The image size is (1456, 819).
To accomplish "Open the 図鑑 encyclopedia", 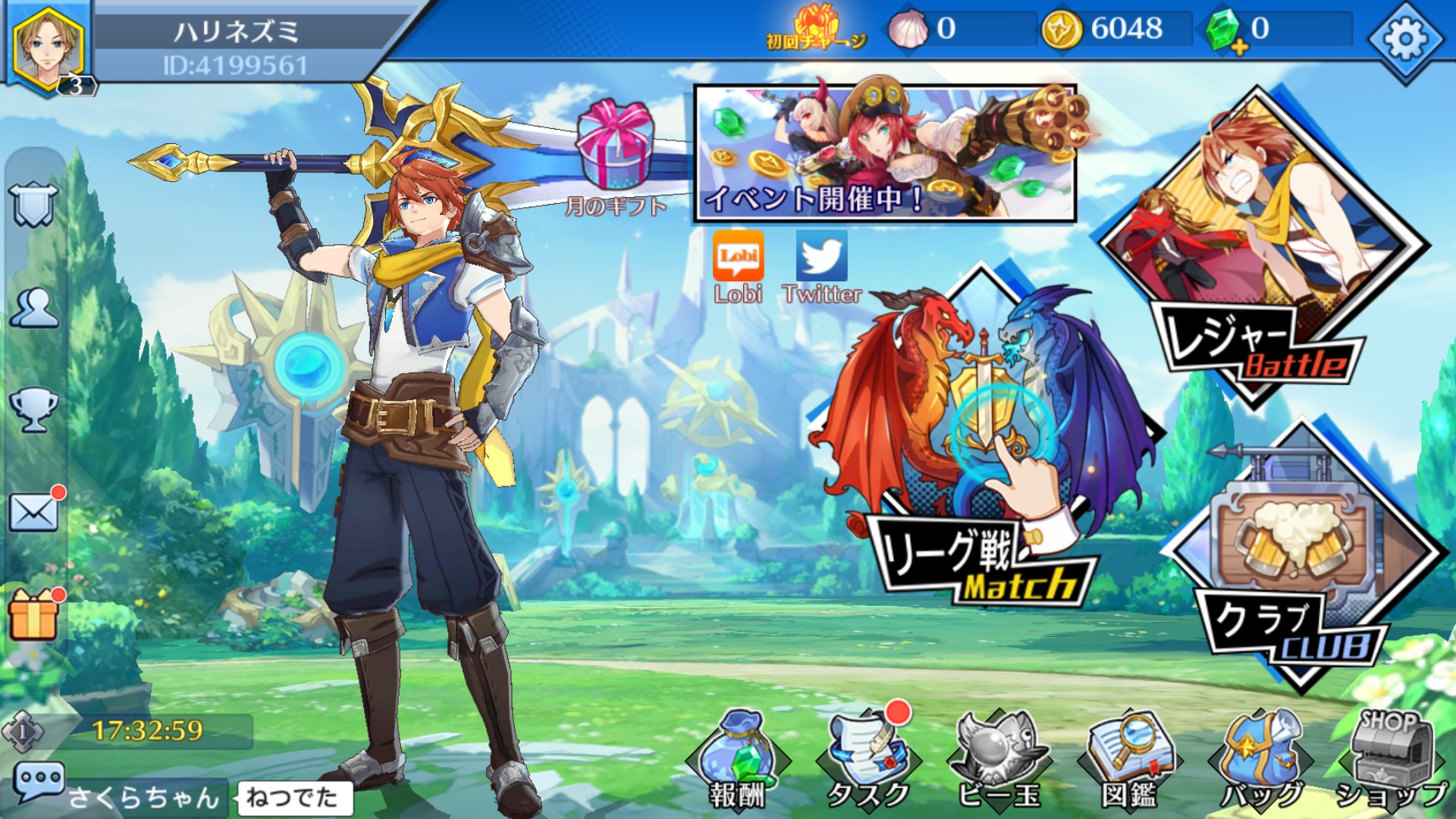I will (x=1129, y=758).
